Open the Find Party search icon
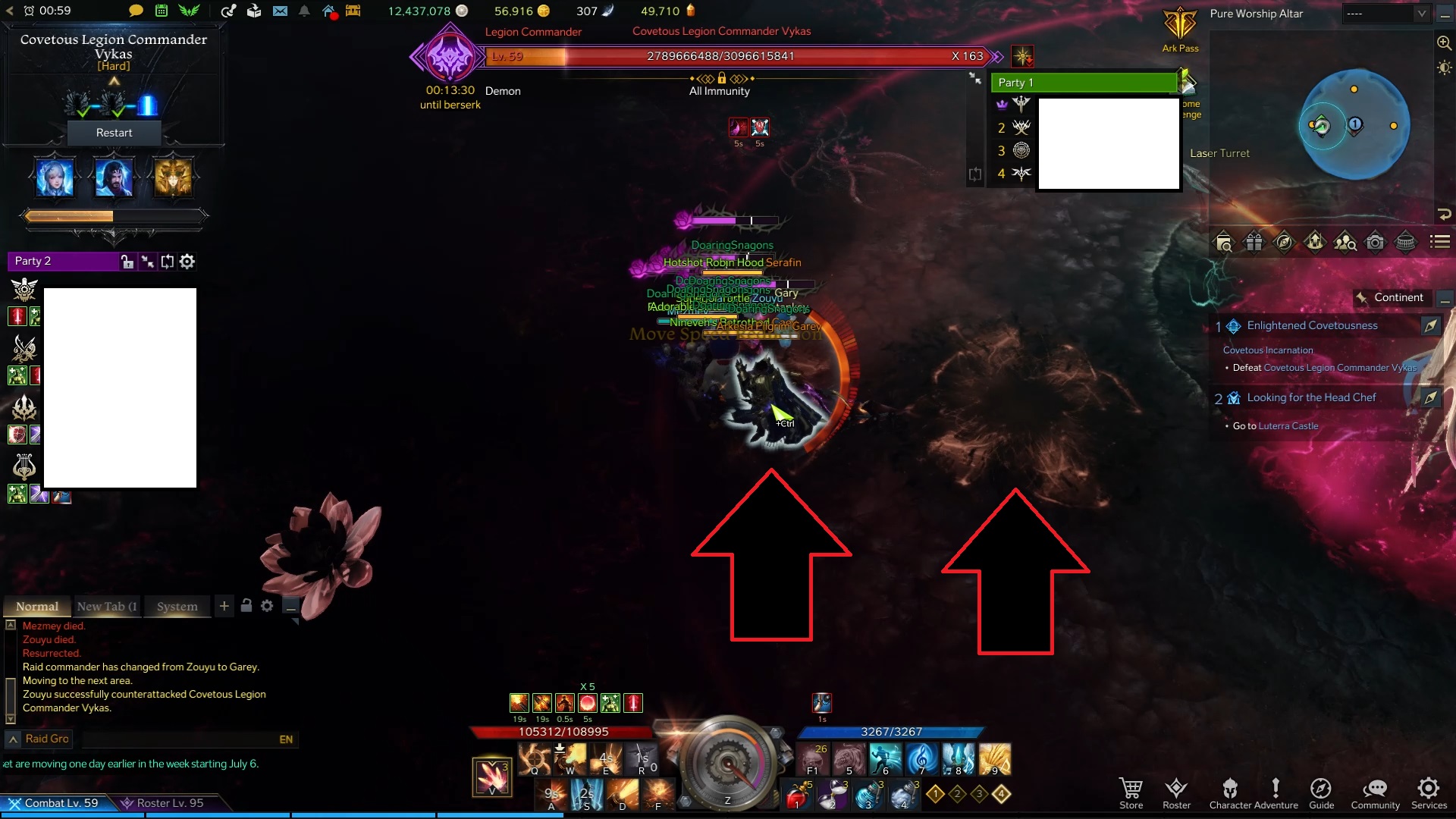The height and width of the screenshot is (819, 1456). 1345,242
